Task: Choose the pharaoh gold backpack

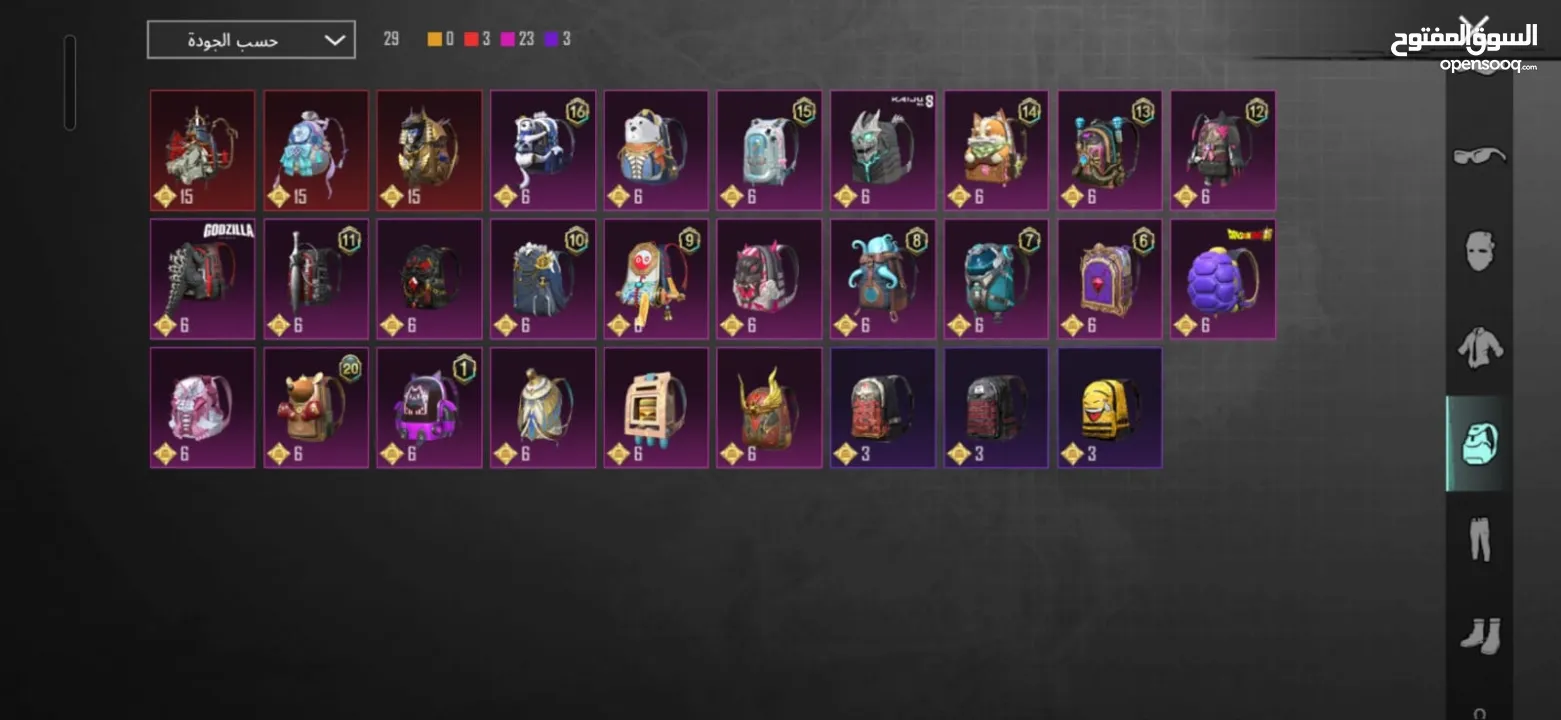Action: tap(429, 150)
